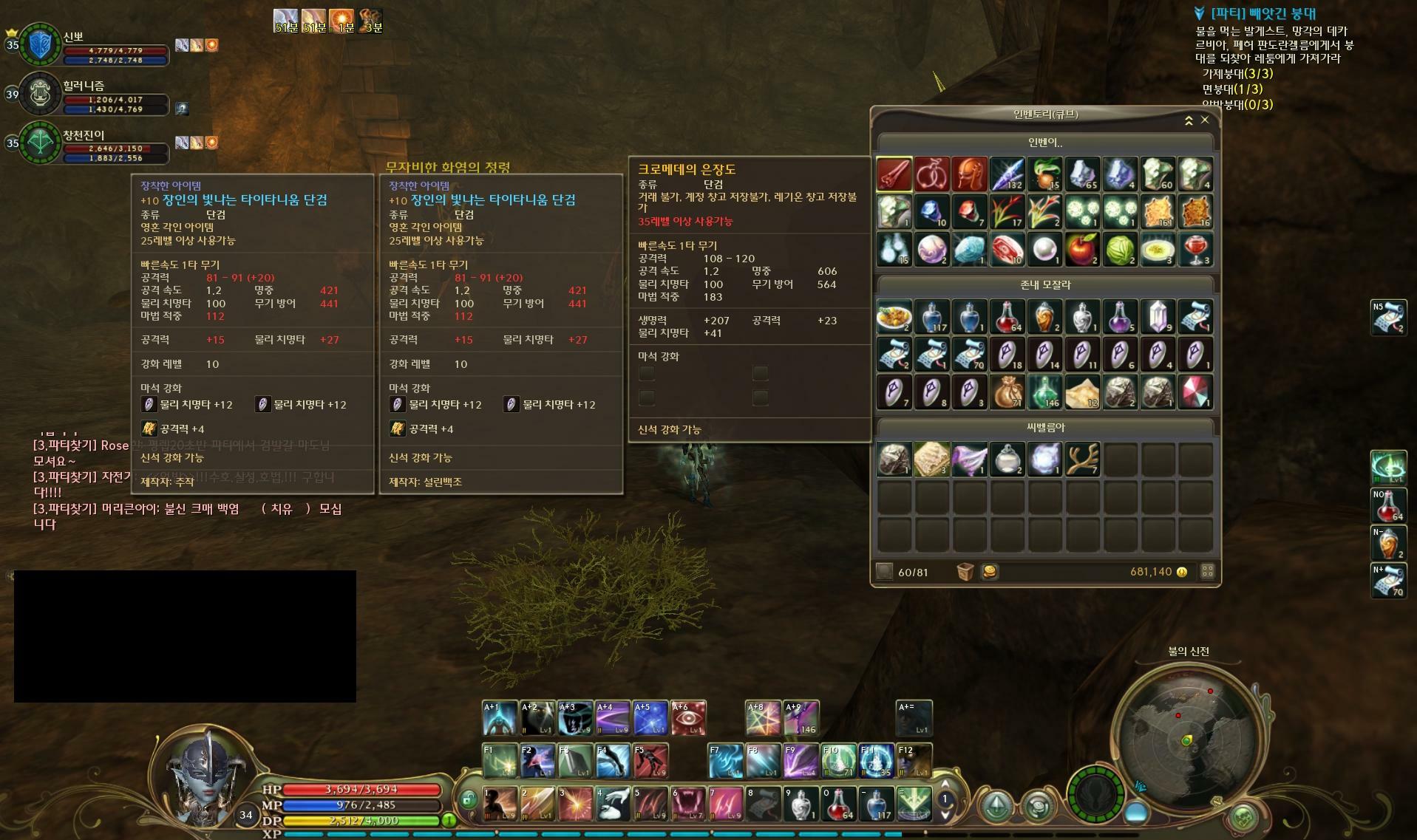Use the red potion in hotbar slot 0
1417x840 pixels.
[838, 804]
